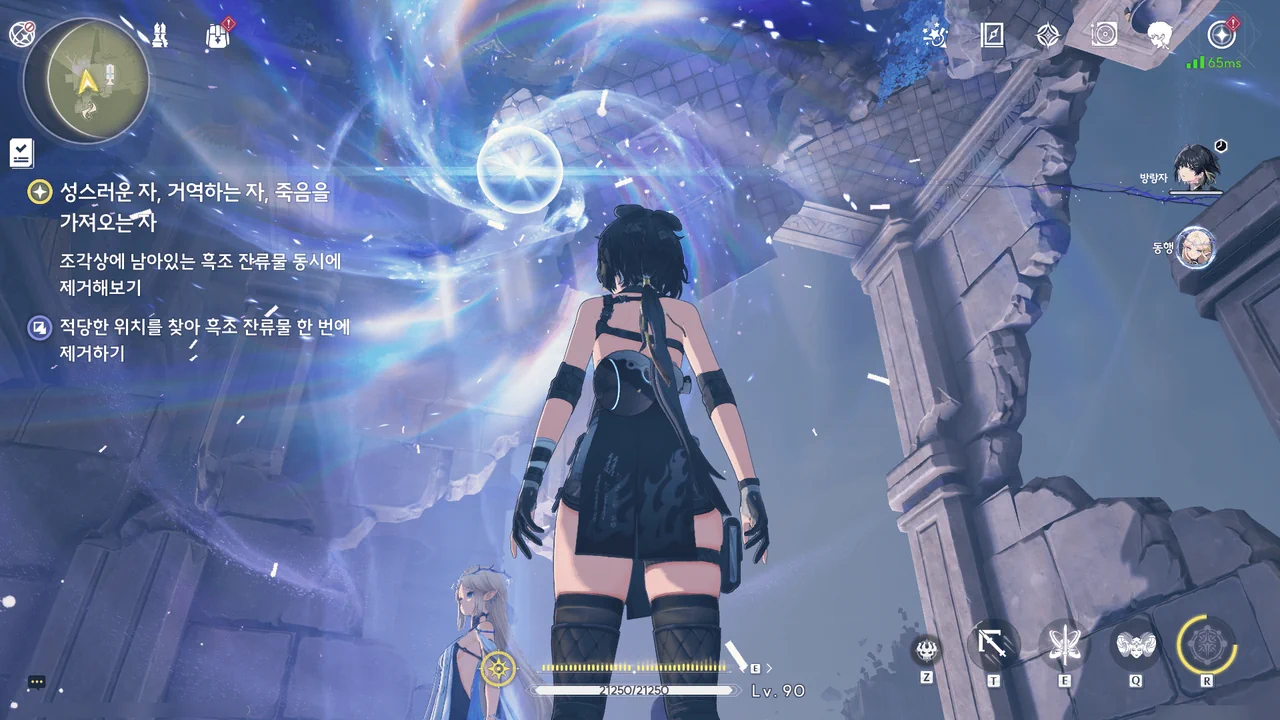Screen dimensions: 1280x720
Task: Open the chat speech bubble
Action: (x=37, y=682)
